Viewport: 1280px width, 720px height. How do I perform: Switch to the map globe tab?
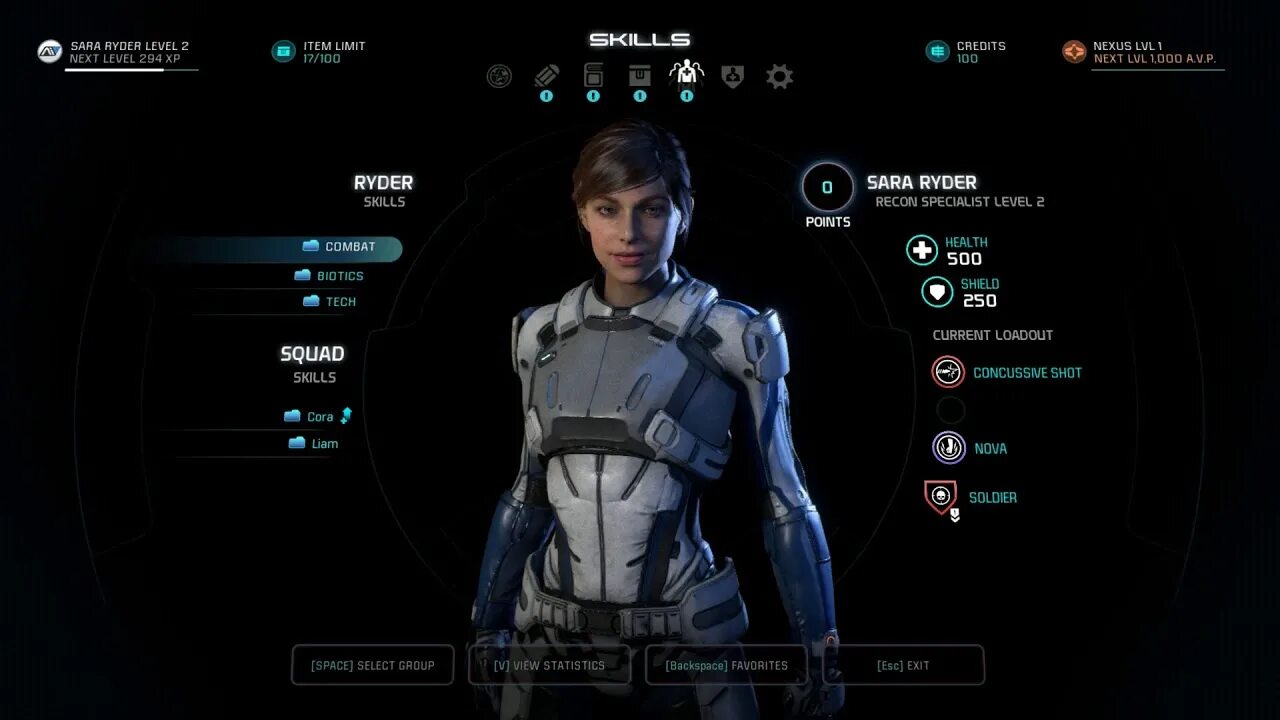coord(499,76)
